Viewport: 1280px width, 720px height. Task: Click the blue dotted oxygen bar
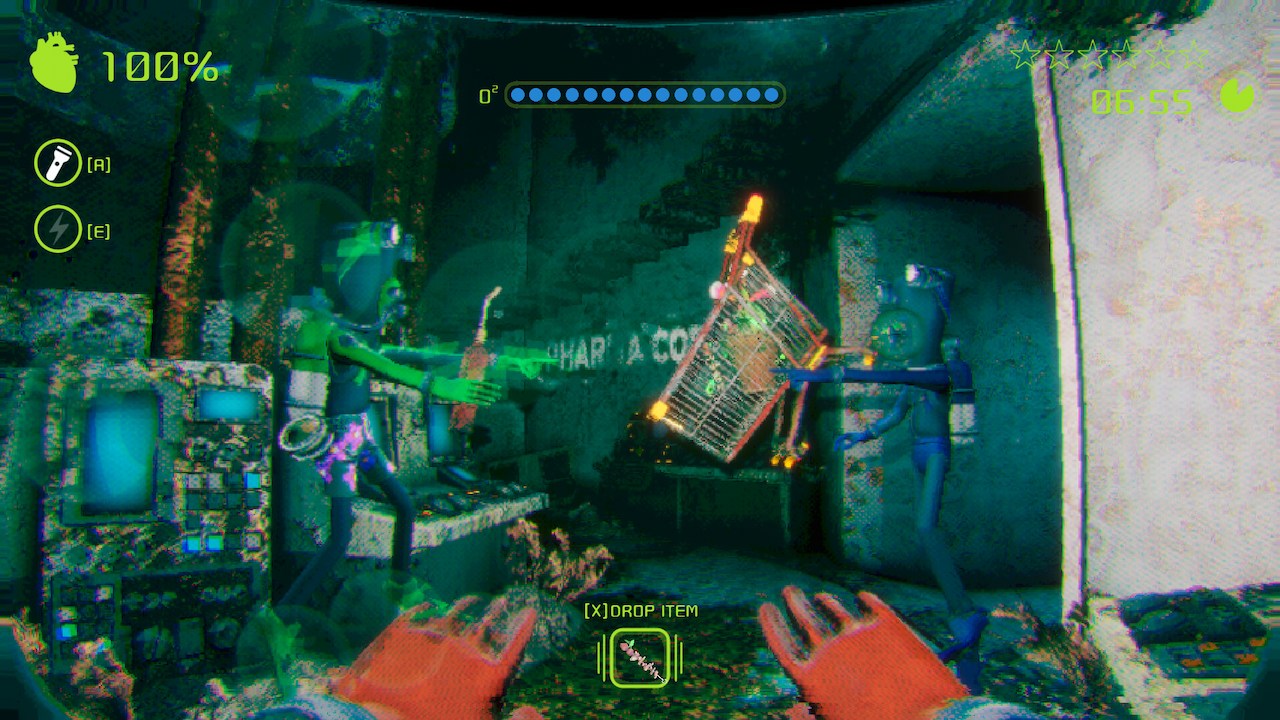645,94
